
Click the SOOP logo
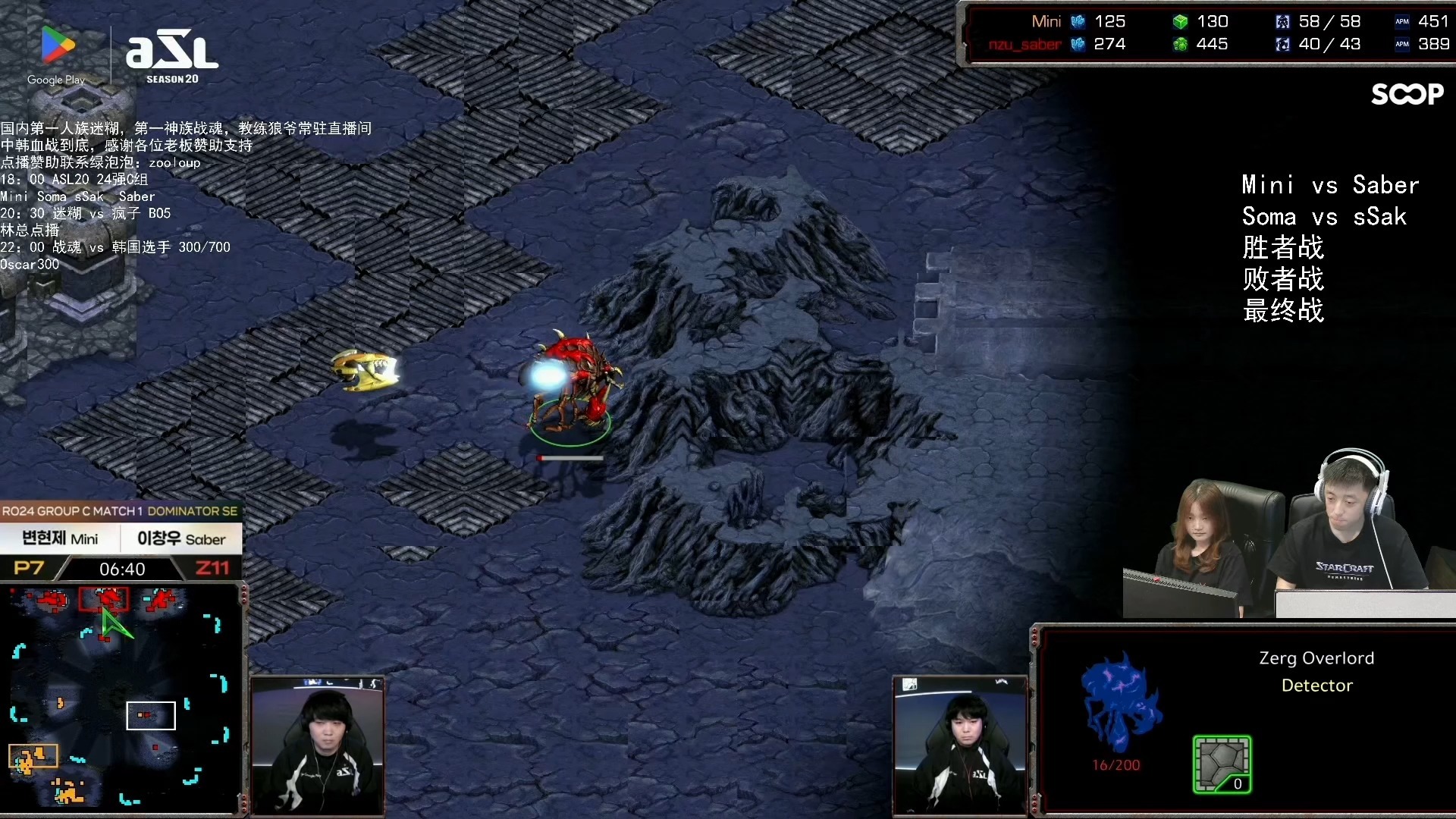click(1407, 95)
